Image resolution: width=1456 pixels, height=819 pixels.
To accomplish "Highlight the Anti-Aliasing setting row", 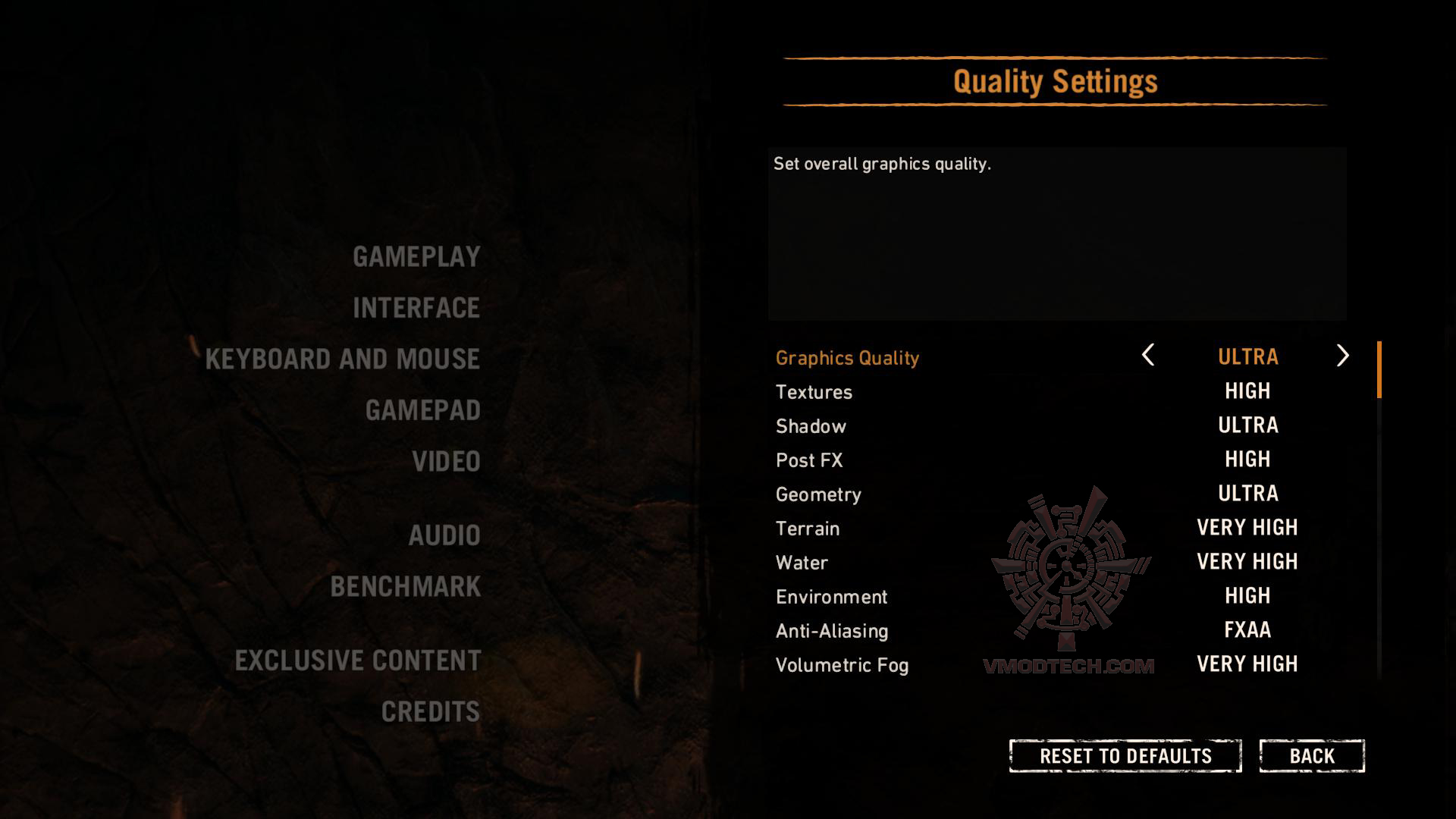I will 832,631.
